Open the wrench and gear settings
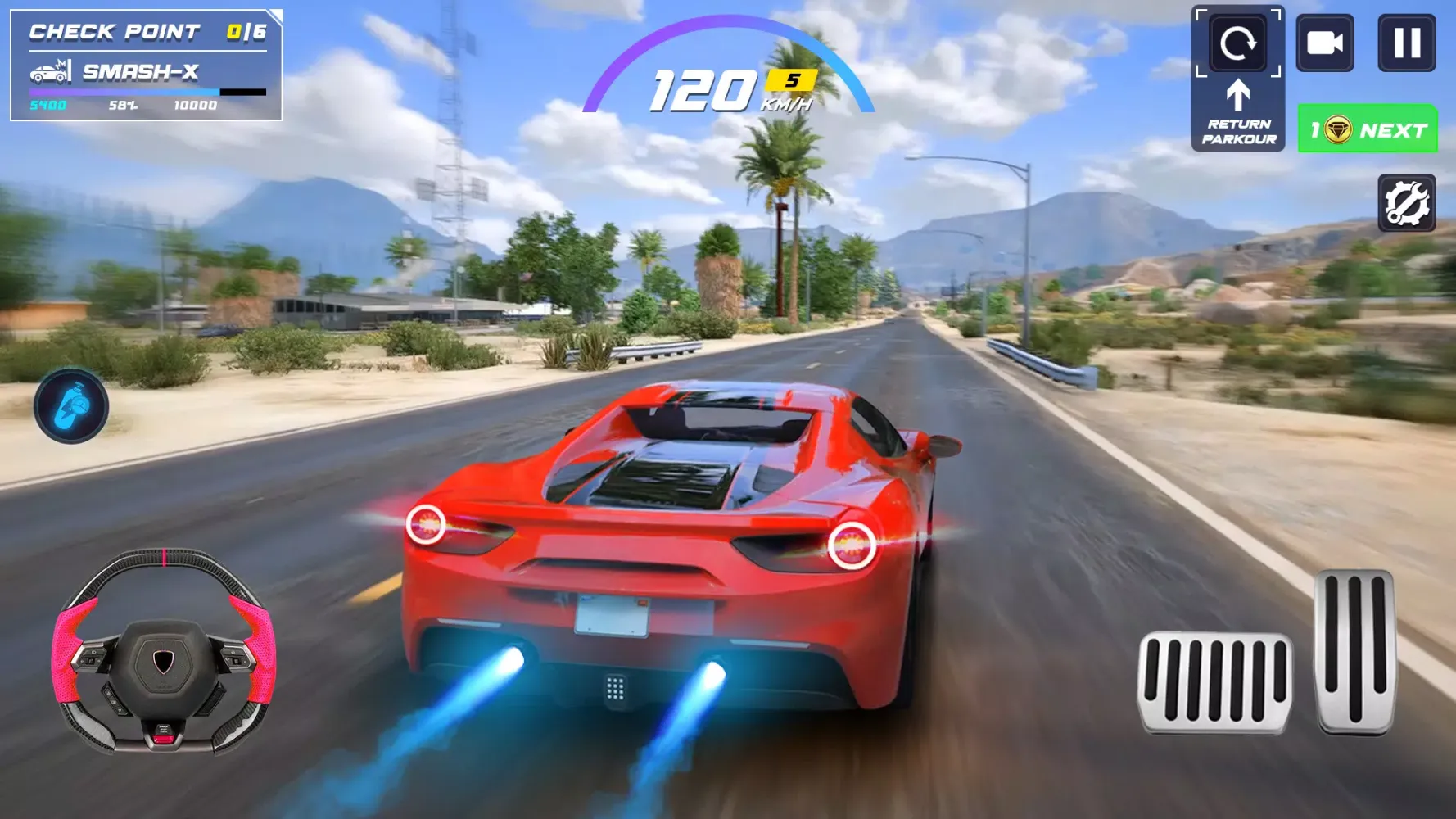This screenshot has width=1456, height=819. tap(1406, 203)
